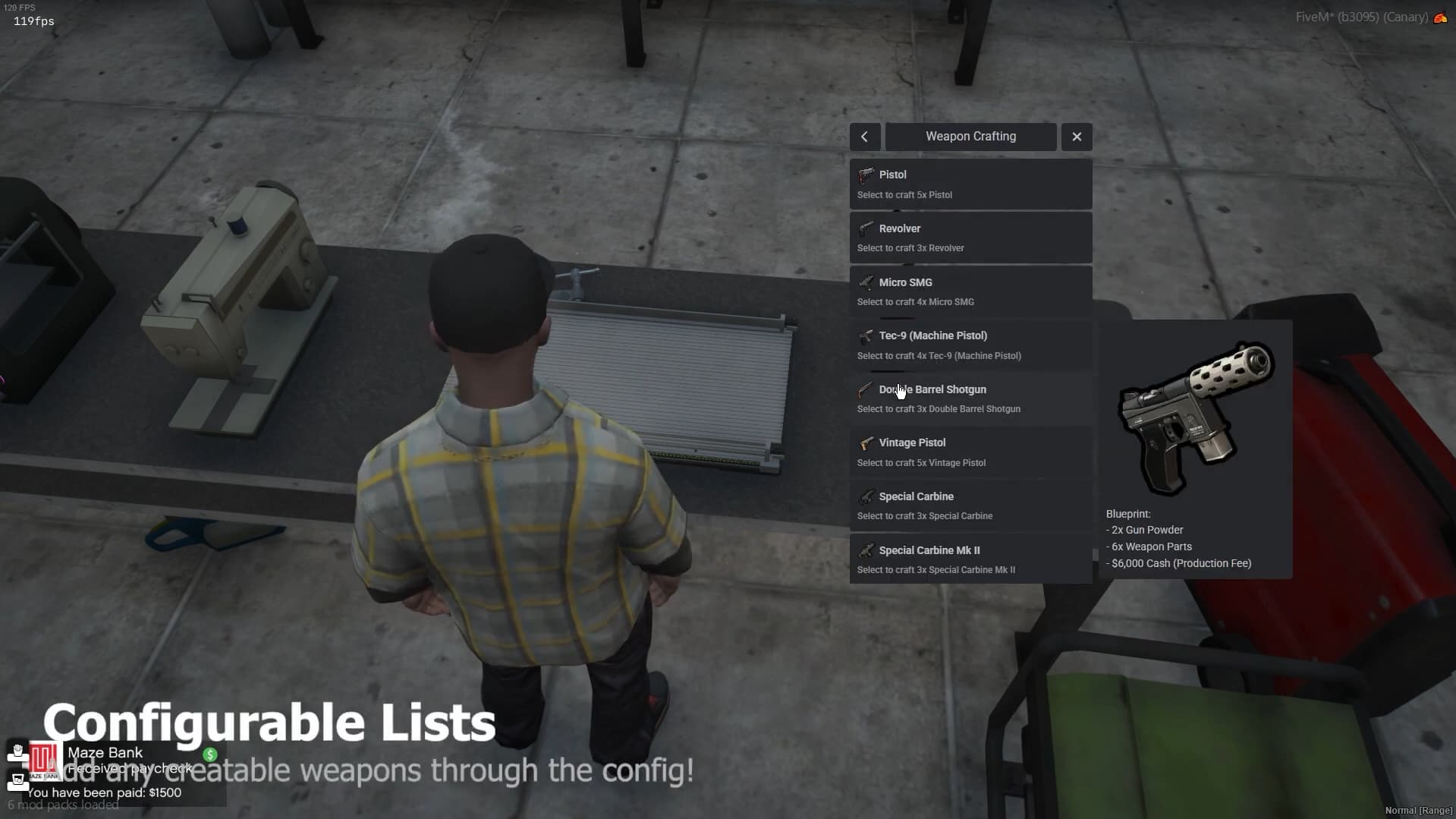Select the Micro SMG icon
This screenshot has width=1456, height=819.
pyautogui.click(x=866, y=282)
